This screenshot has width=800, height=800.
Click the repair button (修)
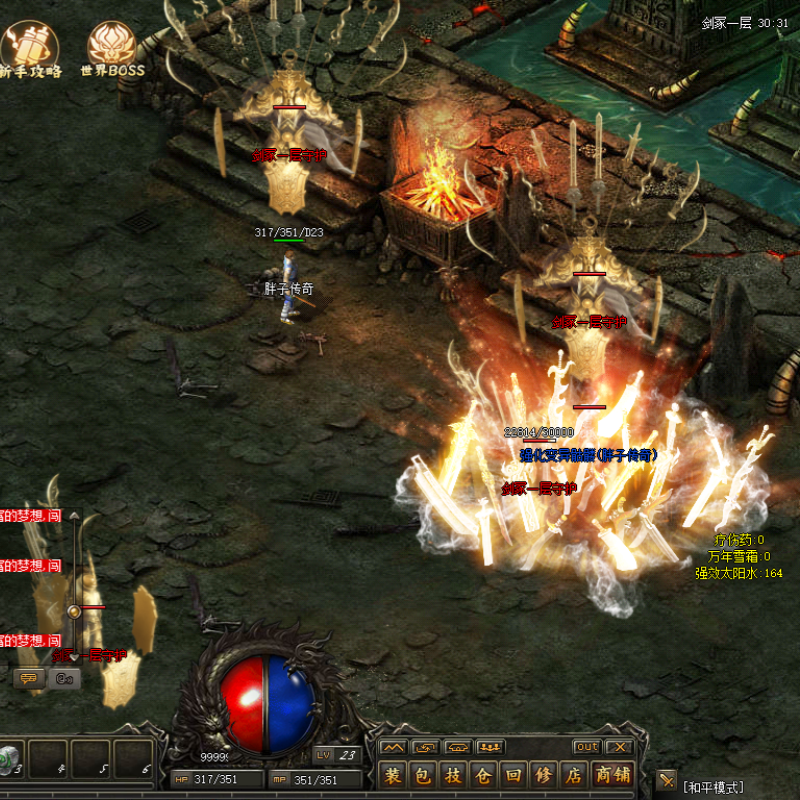click(x=544, y=775)
